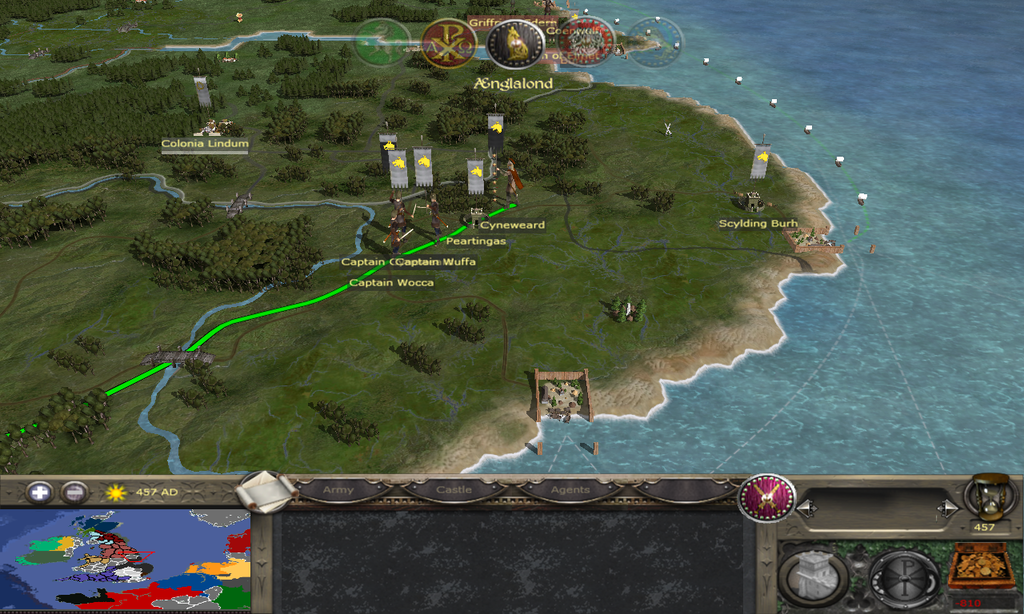The height and width of the screenshot is (614, 1024).
Task: Switch to the Castle tab
Action: click(453, 490)
